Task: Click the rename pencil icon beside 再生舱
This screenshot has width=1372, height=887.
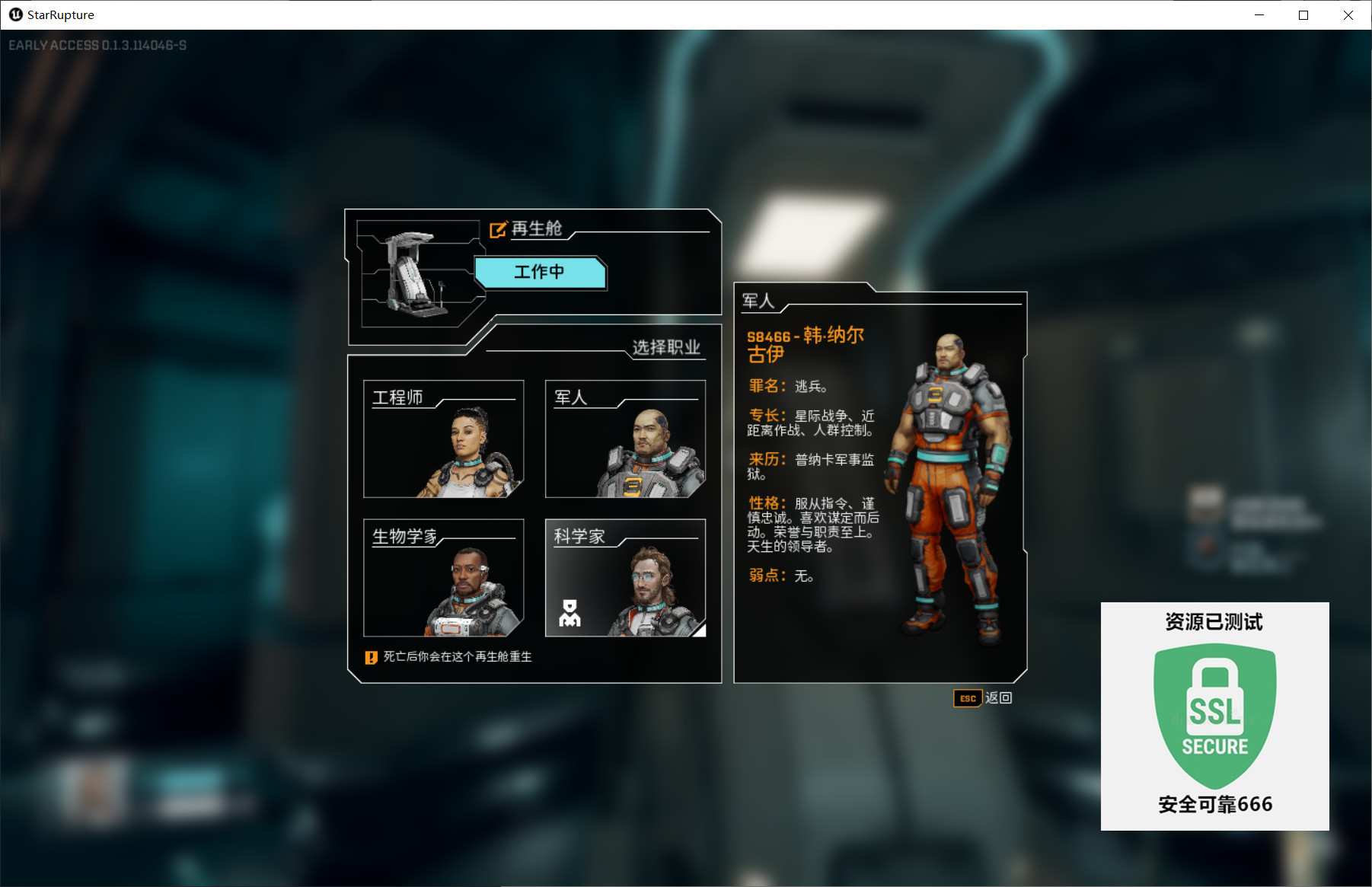Action: (x=498, y=228)
